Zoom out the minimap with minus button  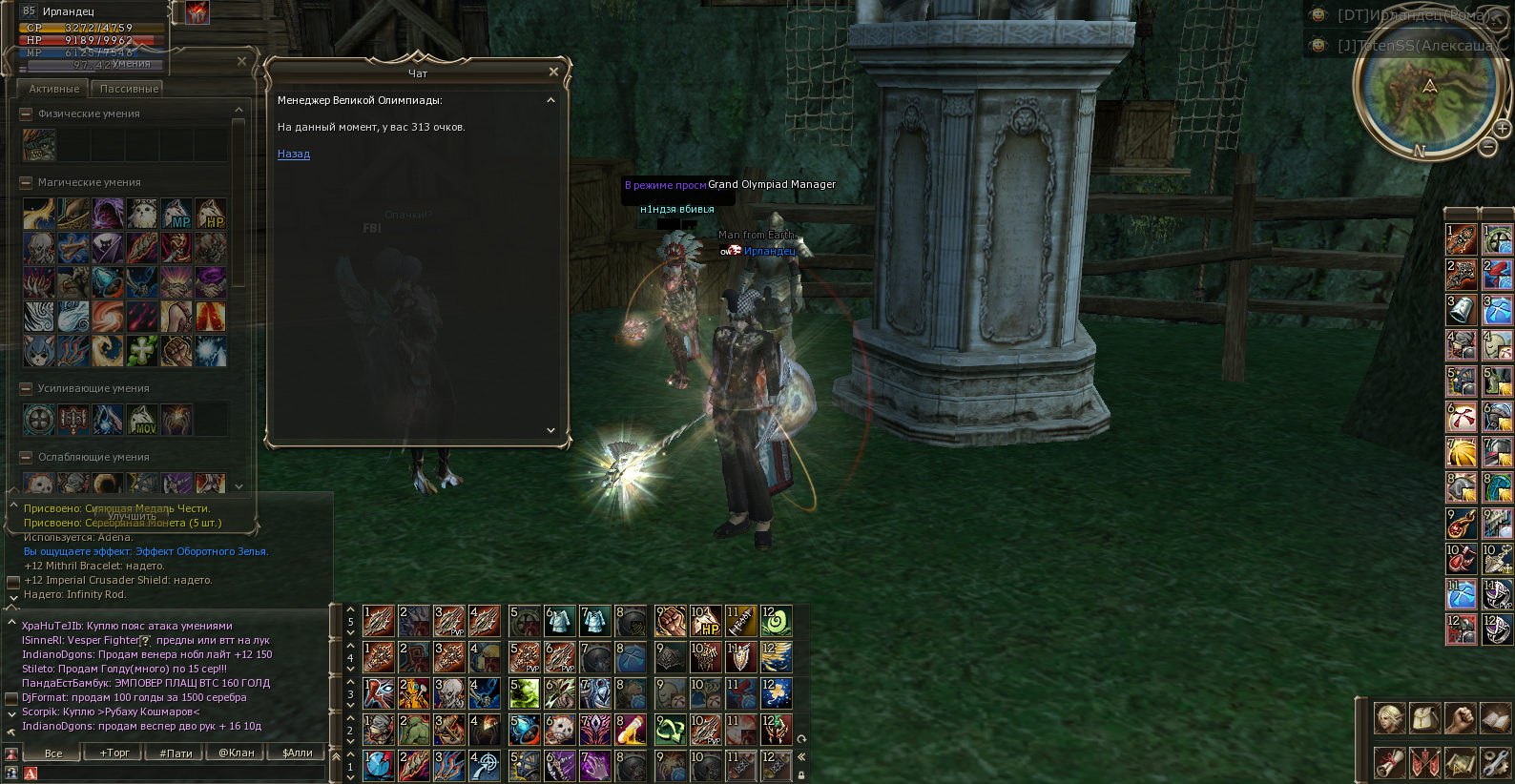click(1488, 147)
